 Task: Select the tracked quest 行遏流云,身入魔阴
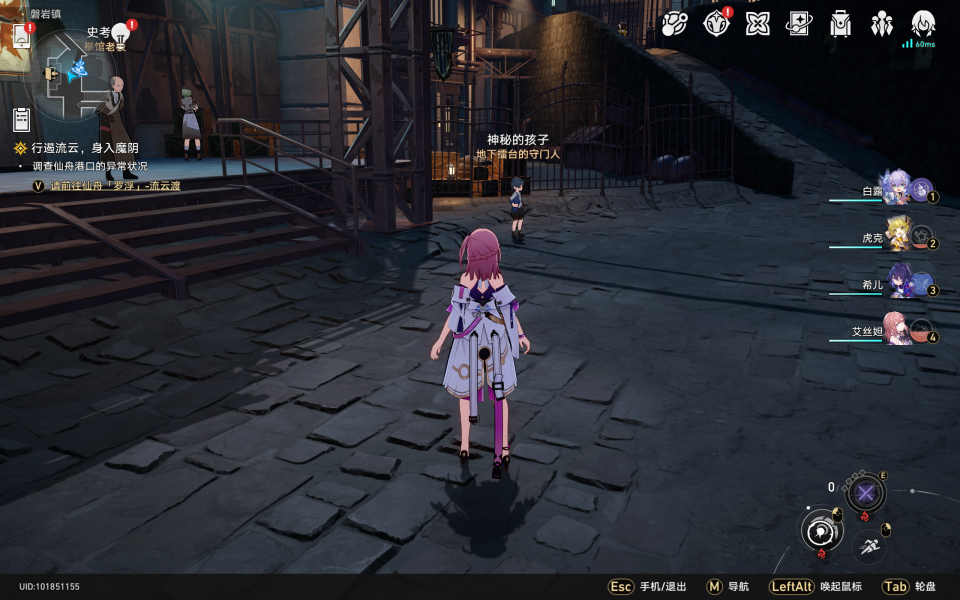point(84,148)
